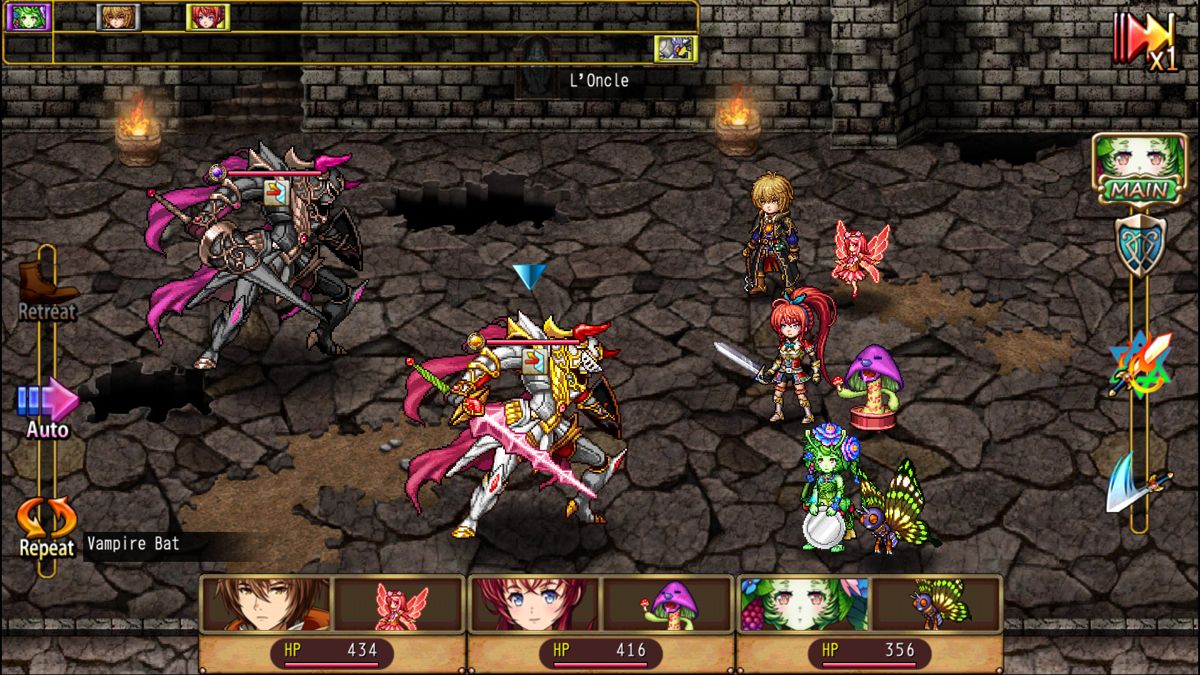Image resolution: width=1200 pixels, height=675 pixels.
Task: Select the red-haired girl party panel
Action: pyautogui.click(x=600, y=622)
